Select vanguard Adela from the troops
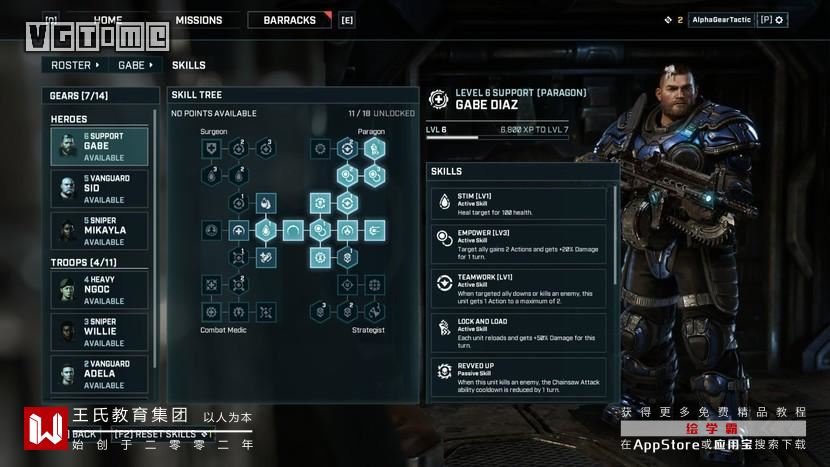 coord(100,374)
